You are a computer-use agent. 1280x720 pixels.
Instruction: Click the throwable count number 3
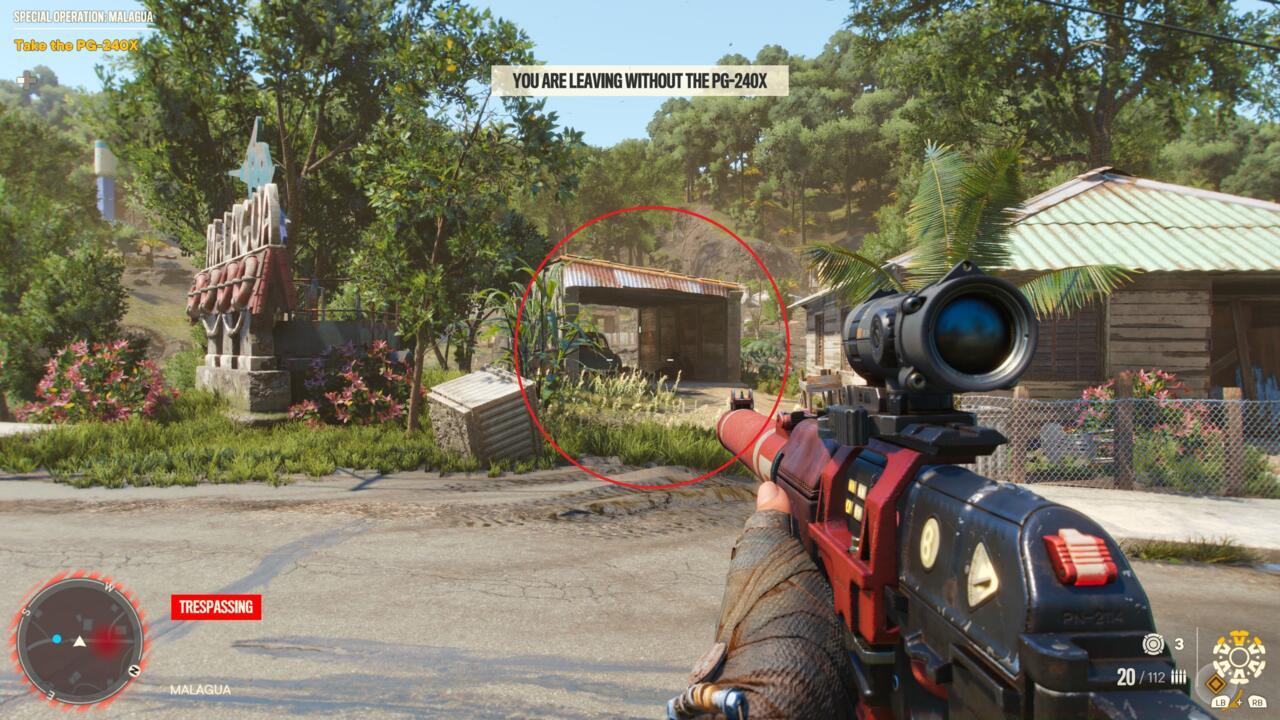click(1180, 644)
